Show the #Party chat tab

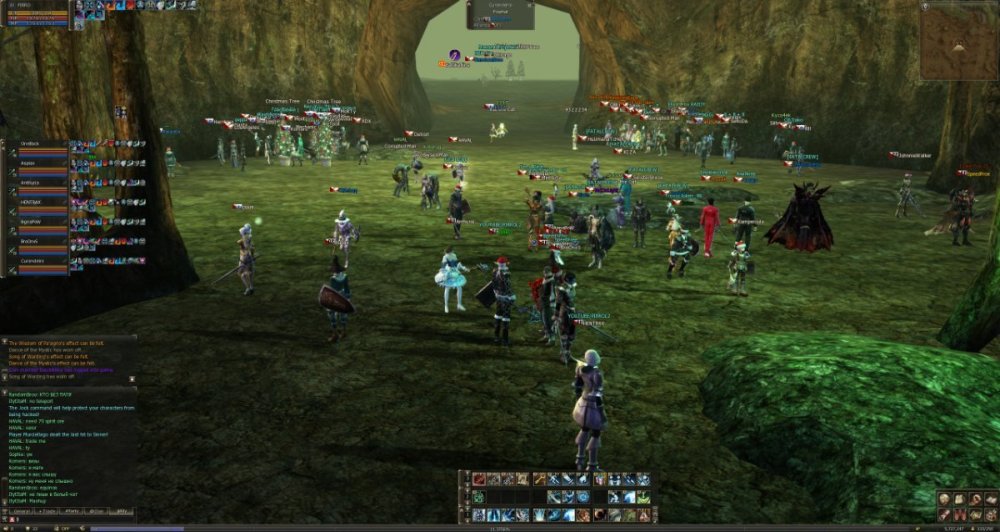pos(72,511)
